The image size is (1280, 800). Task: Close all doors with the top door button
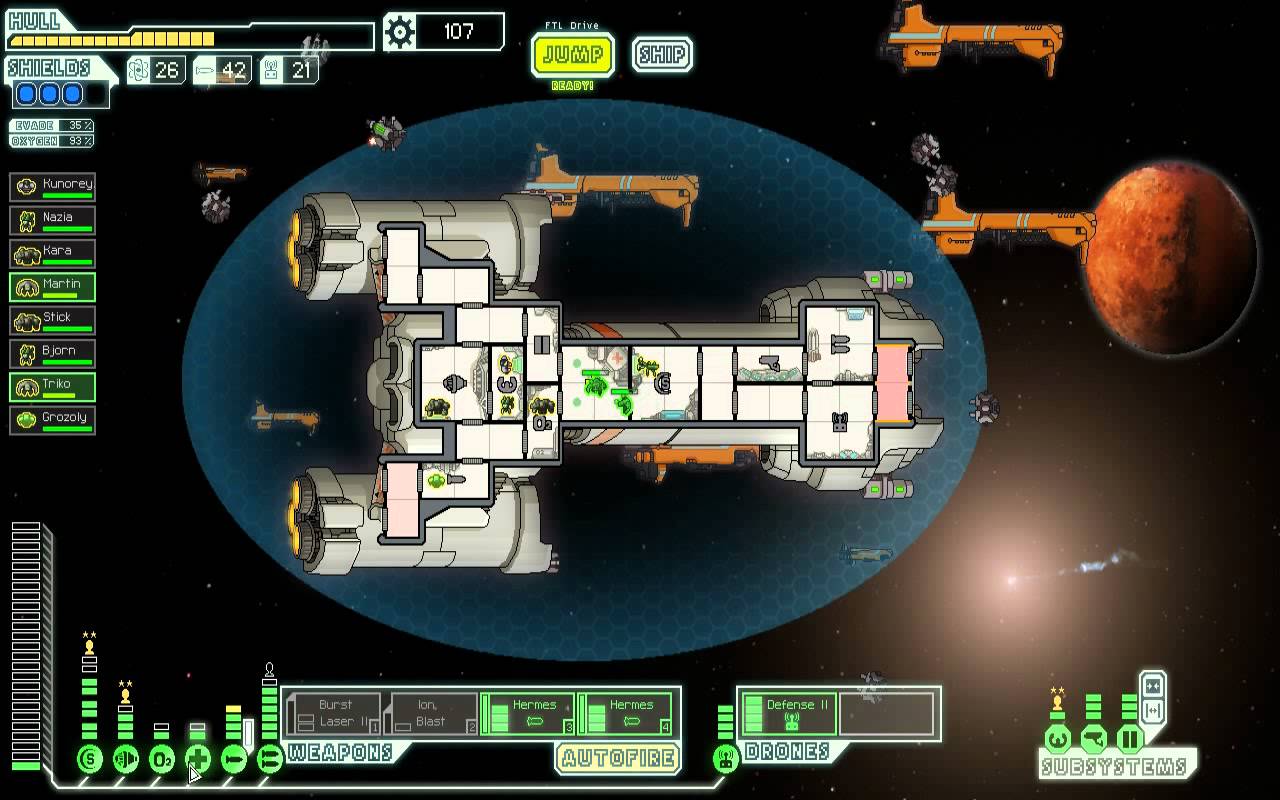[1152, 686]
